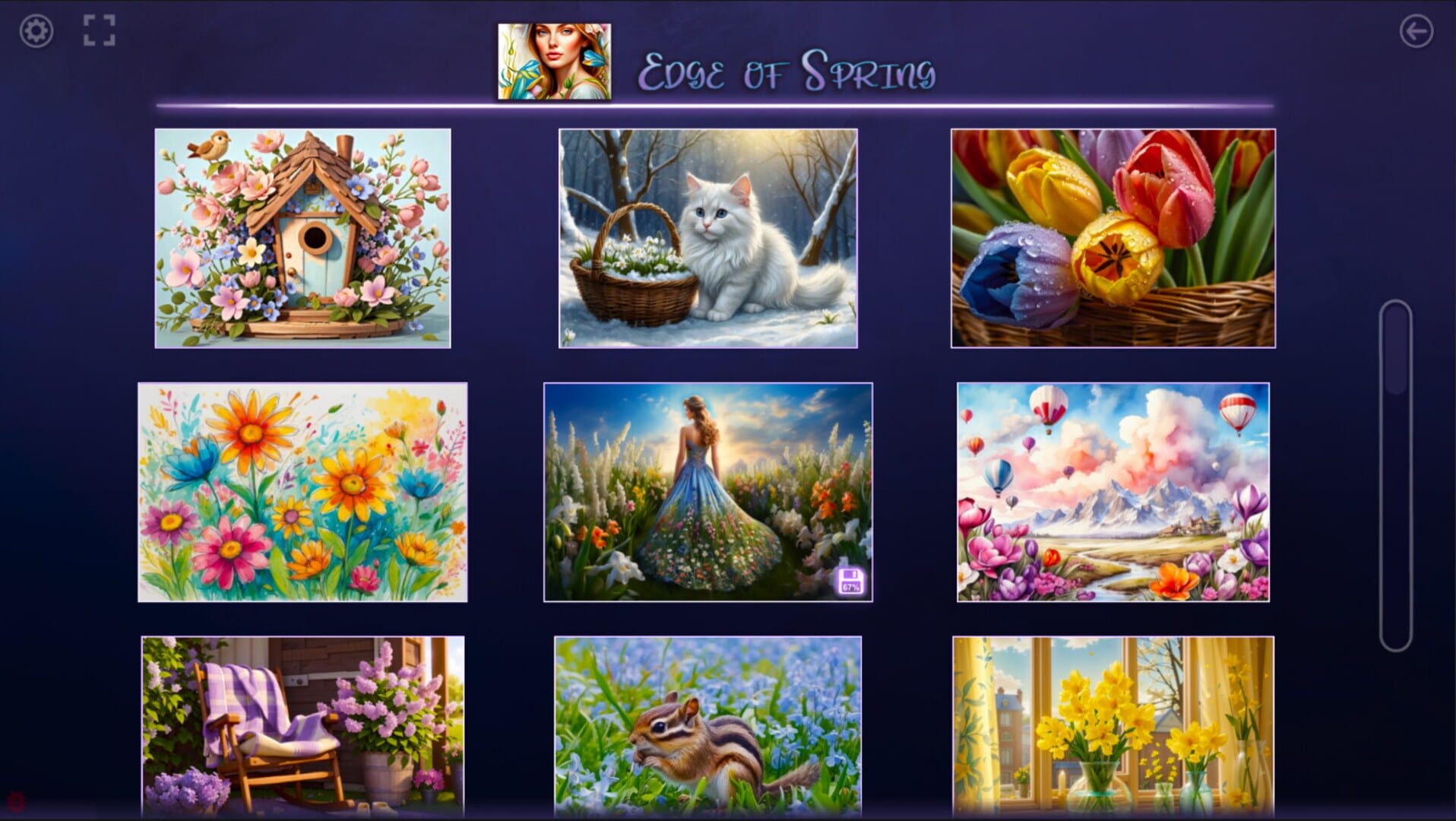1456x821 pixels.
Task: Click the floppy-disk save badge on the dress puzzle
Action: [850, 582]
